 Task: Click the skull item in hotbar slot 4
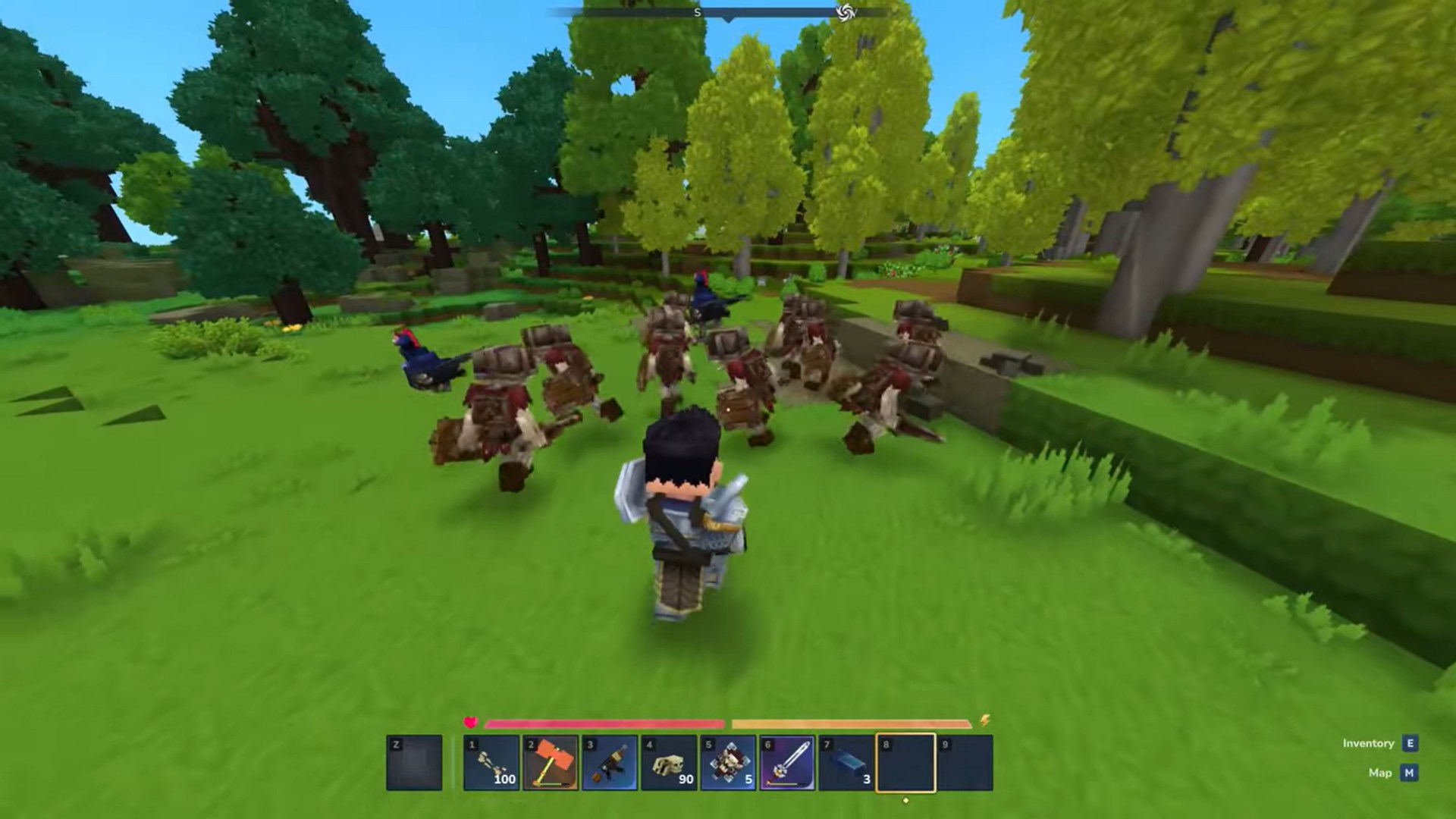coord(670,762)
